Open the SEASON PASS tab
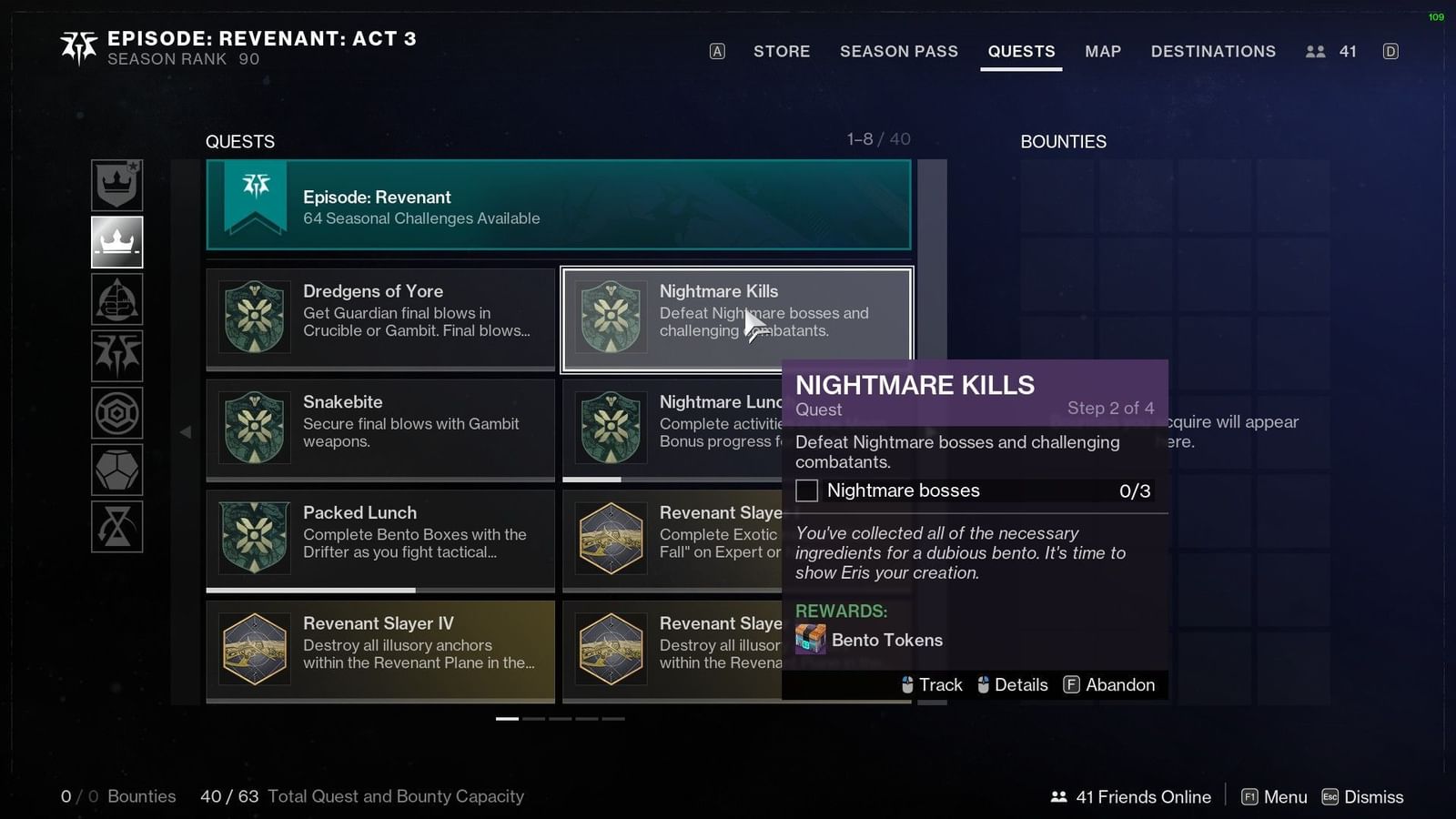1456x819 pixels. pos(899,52)
